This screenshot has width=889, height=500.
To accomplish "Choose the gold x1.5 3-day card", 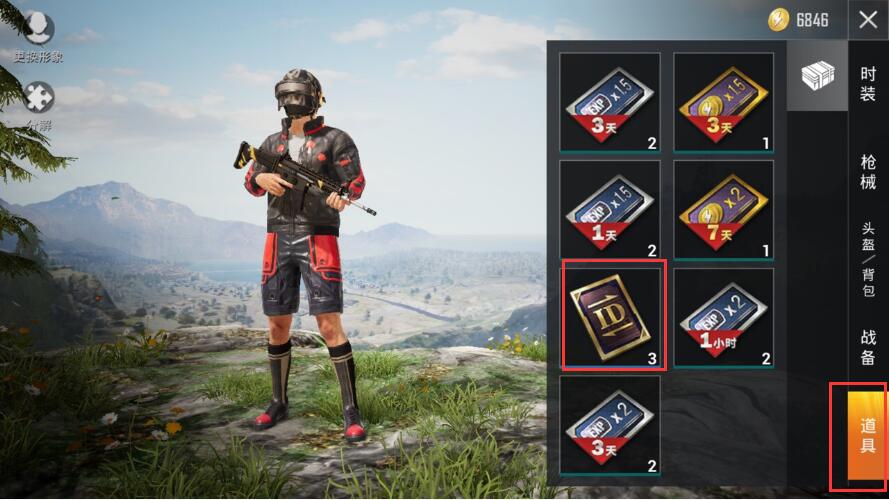I will pos(723,104).
